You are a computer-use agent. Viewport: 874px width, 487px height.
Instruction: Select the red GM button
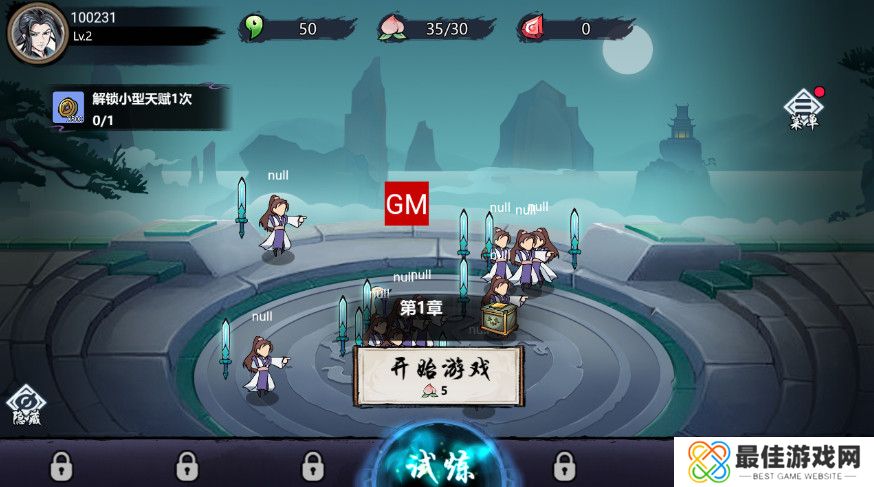(407, 204)
